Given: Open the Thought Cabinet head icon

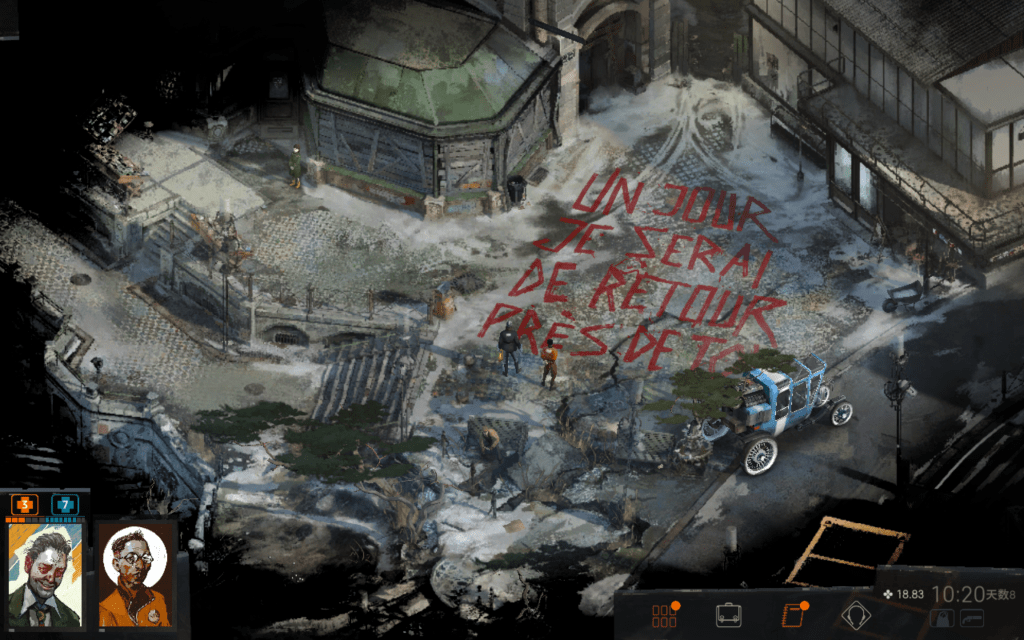Looking at the screenshot, I should click(856, 615).
